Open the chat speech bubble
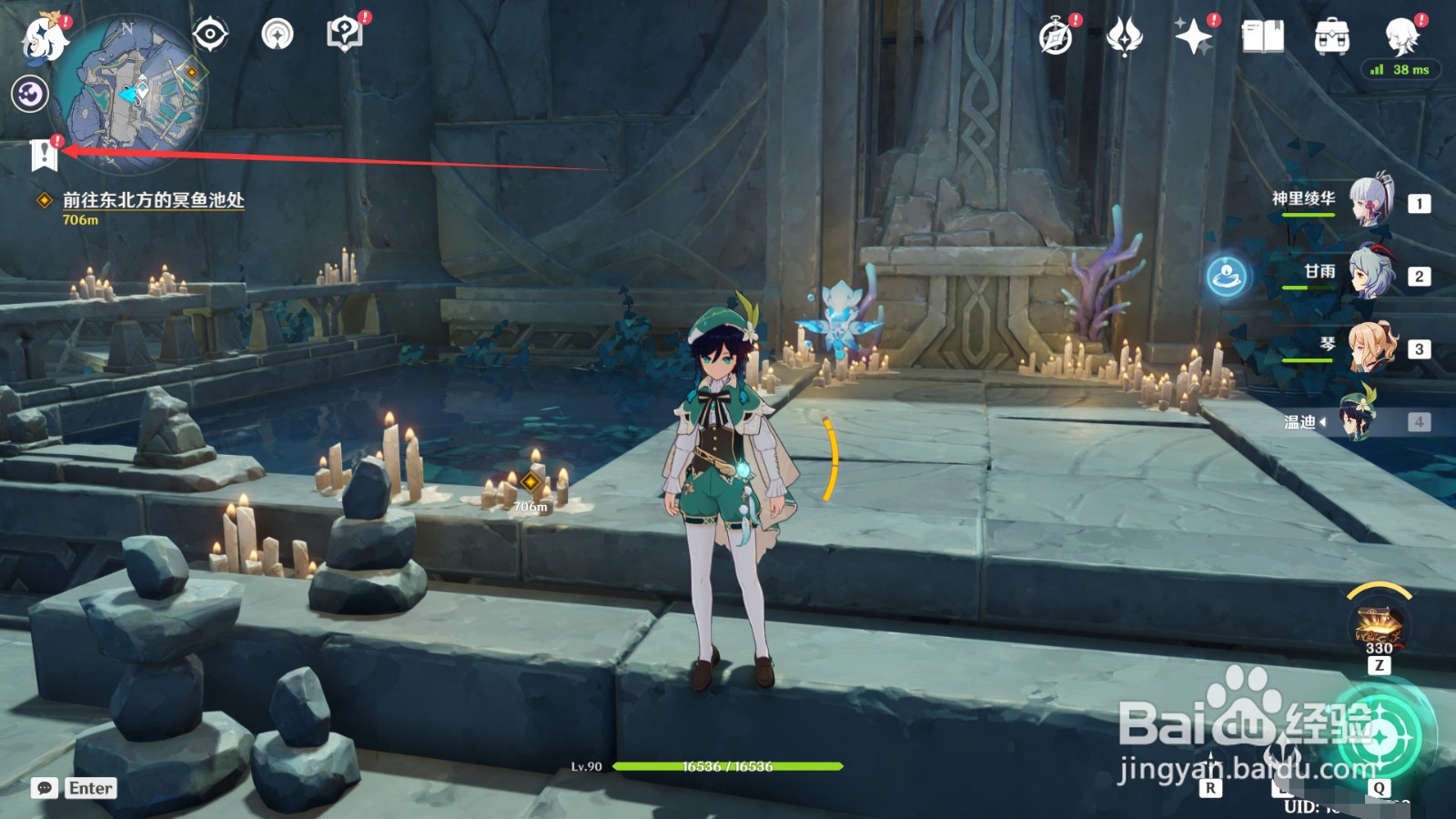Screen dimensions: 1456x819 (45, 788)
